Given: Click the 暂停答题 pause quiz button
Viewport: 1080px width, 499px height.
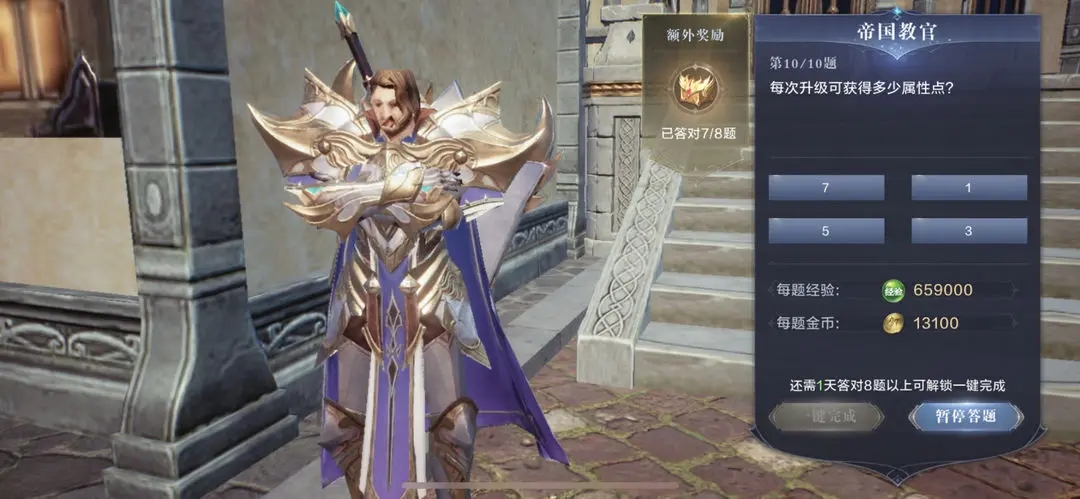Looking at the screenshot, I should click(966, 416).
